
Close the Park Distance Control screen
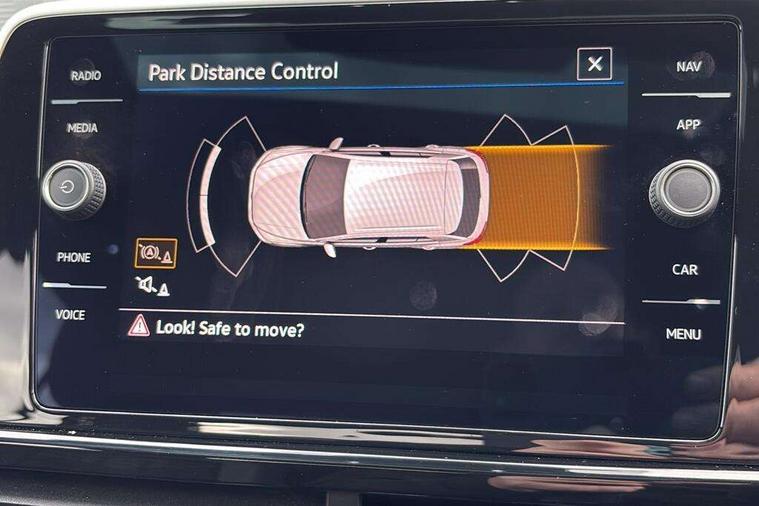pyautogui.click(x=594, y=65)
